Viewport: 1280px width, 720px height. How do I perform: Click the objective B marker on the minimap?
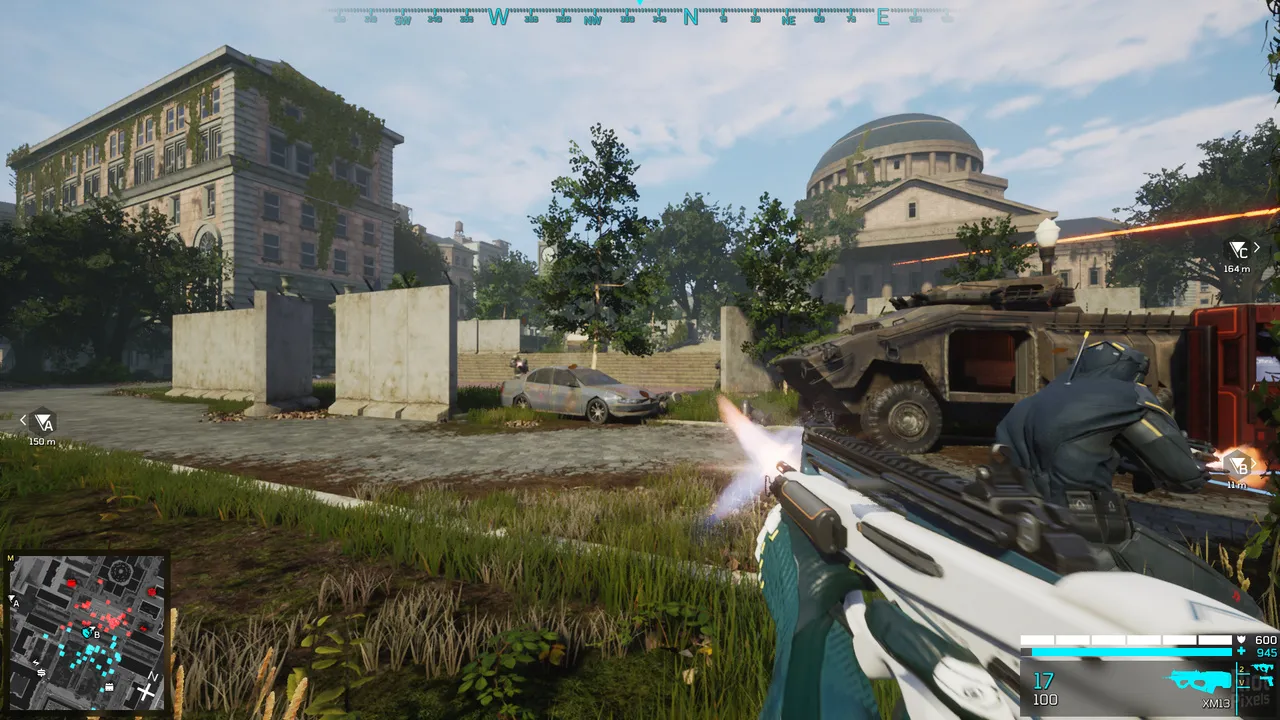pyautogui.click(x=87, y=632)
